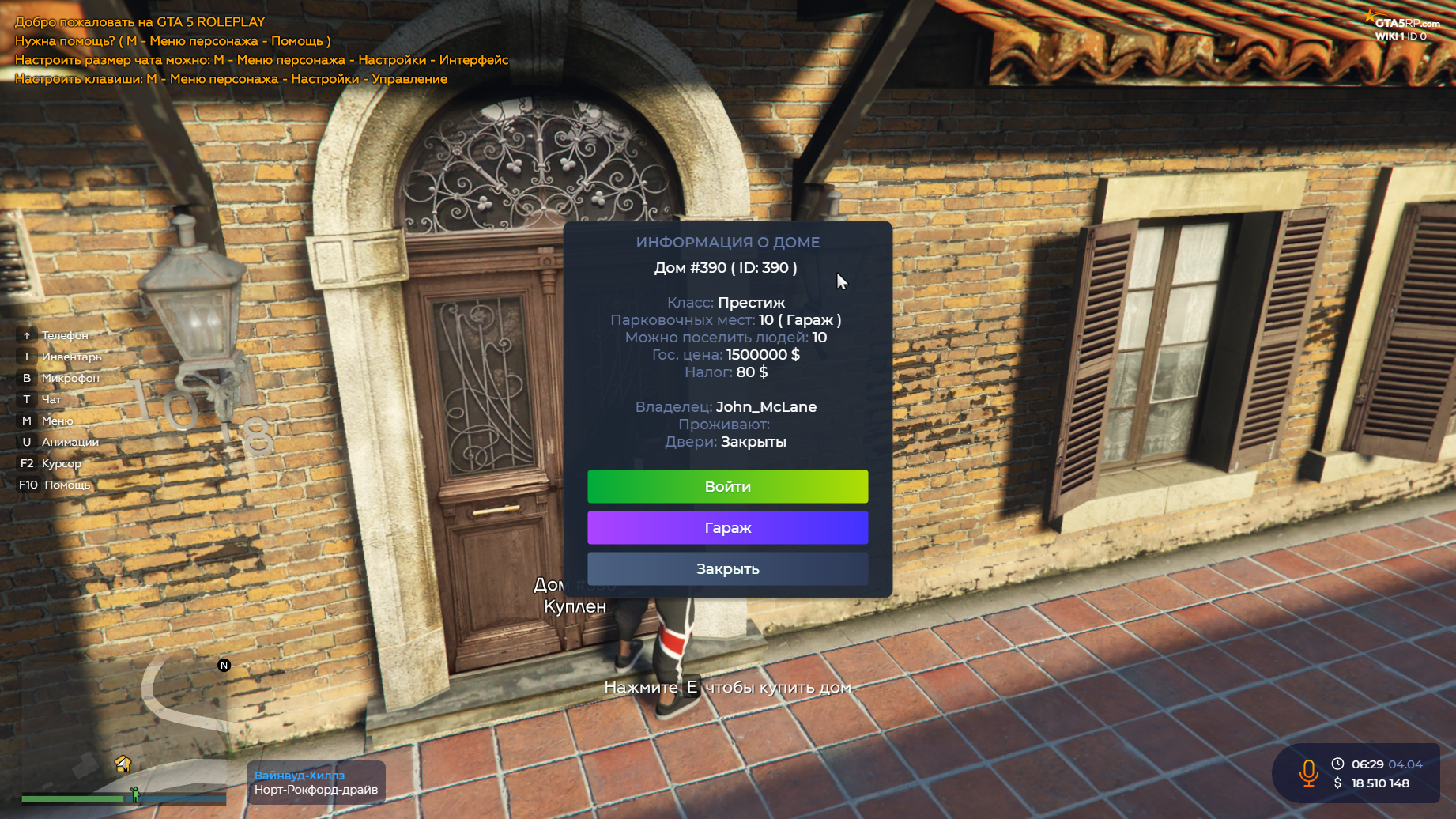Enter the house with the green Войти button
This screenshot has width=1456, height=819.
[727, 487]
